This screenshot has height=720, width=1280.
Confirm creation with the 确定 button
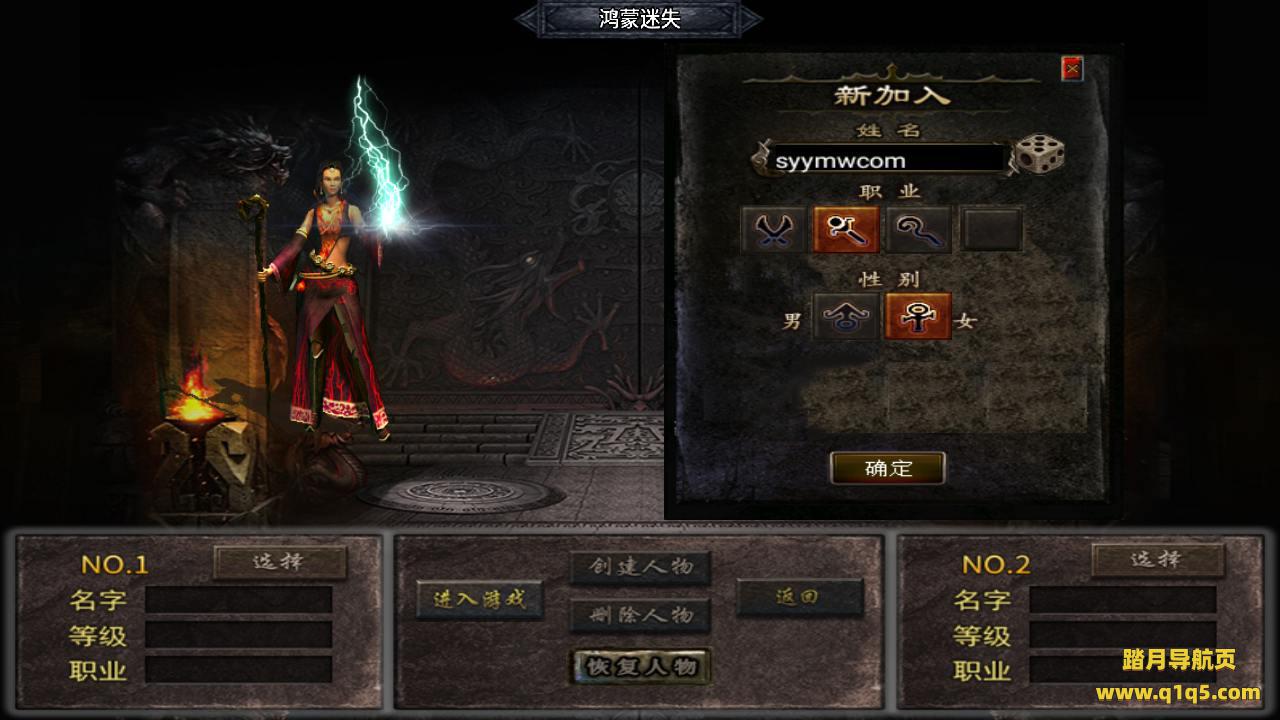coord(888,468)
